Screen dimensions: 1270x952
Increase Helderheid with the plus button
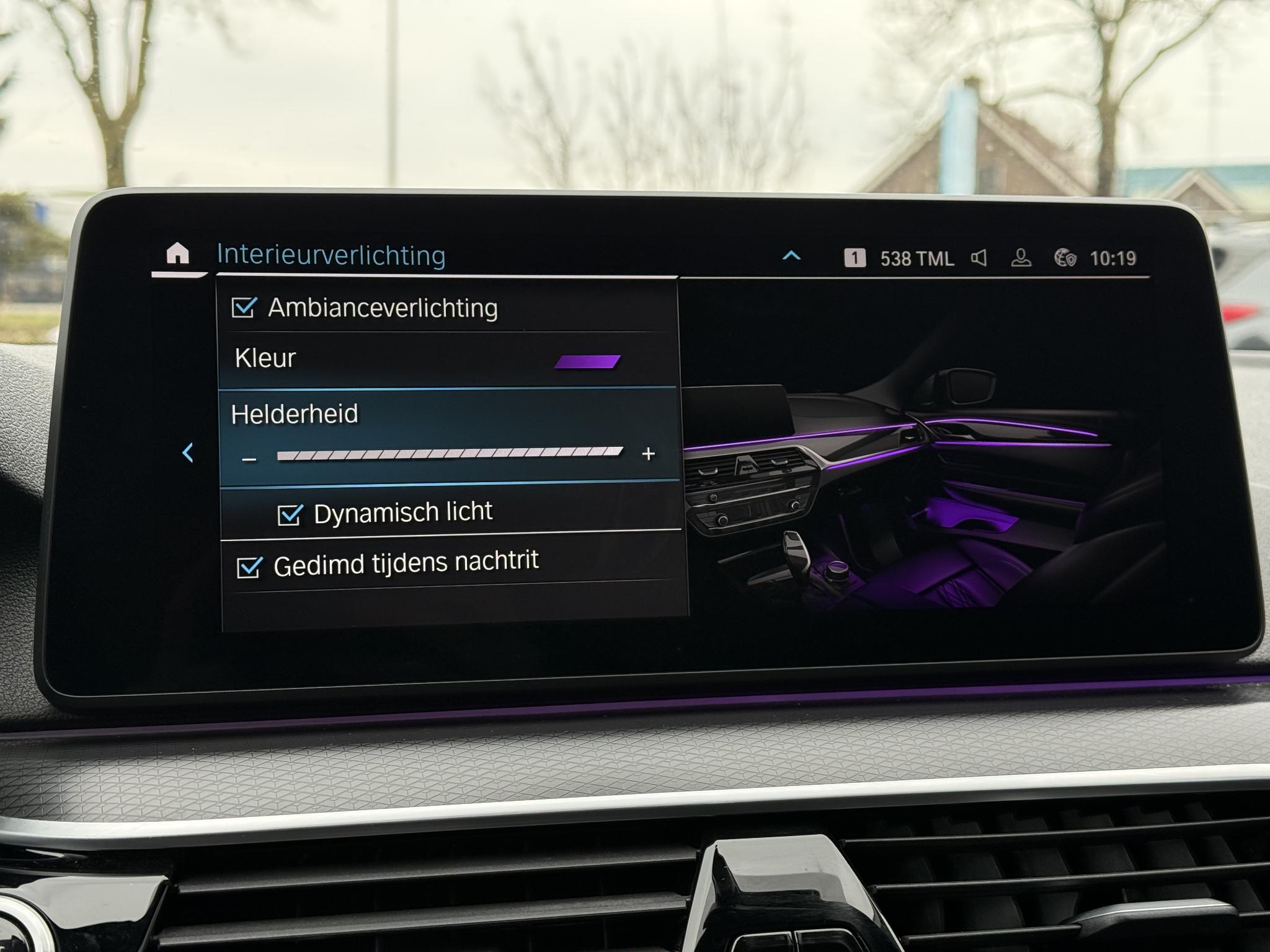[x=649, y=454]
